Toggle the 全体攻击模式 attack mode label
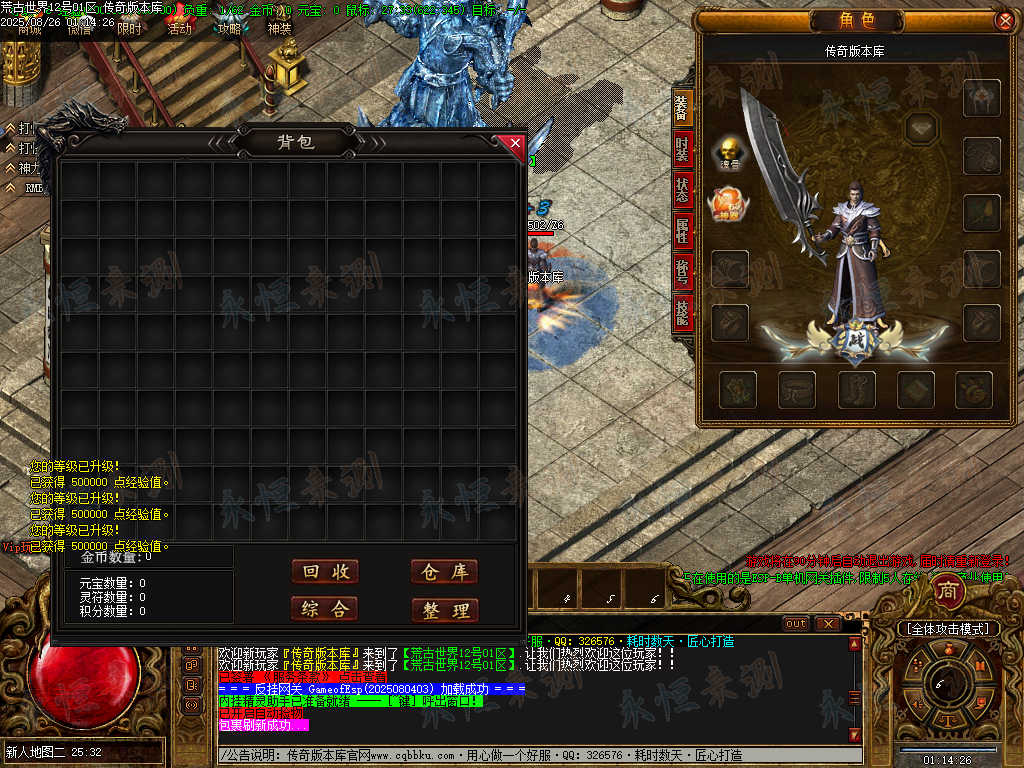The height and width of the screenshot is (768, 1024). point(948,629)
